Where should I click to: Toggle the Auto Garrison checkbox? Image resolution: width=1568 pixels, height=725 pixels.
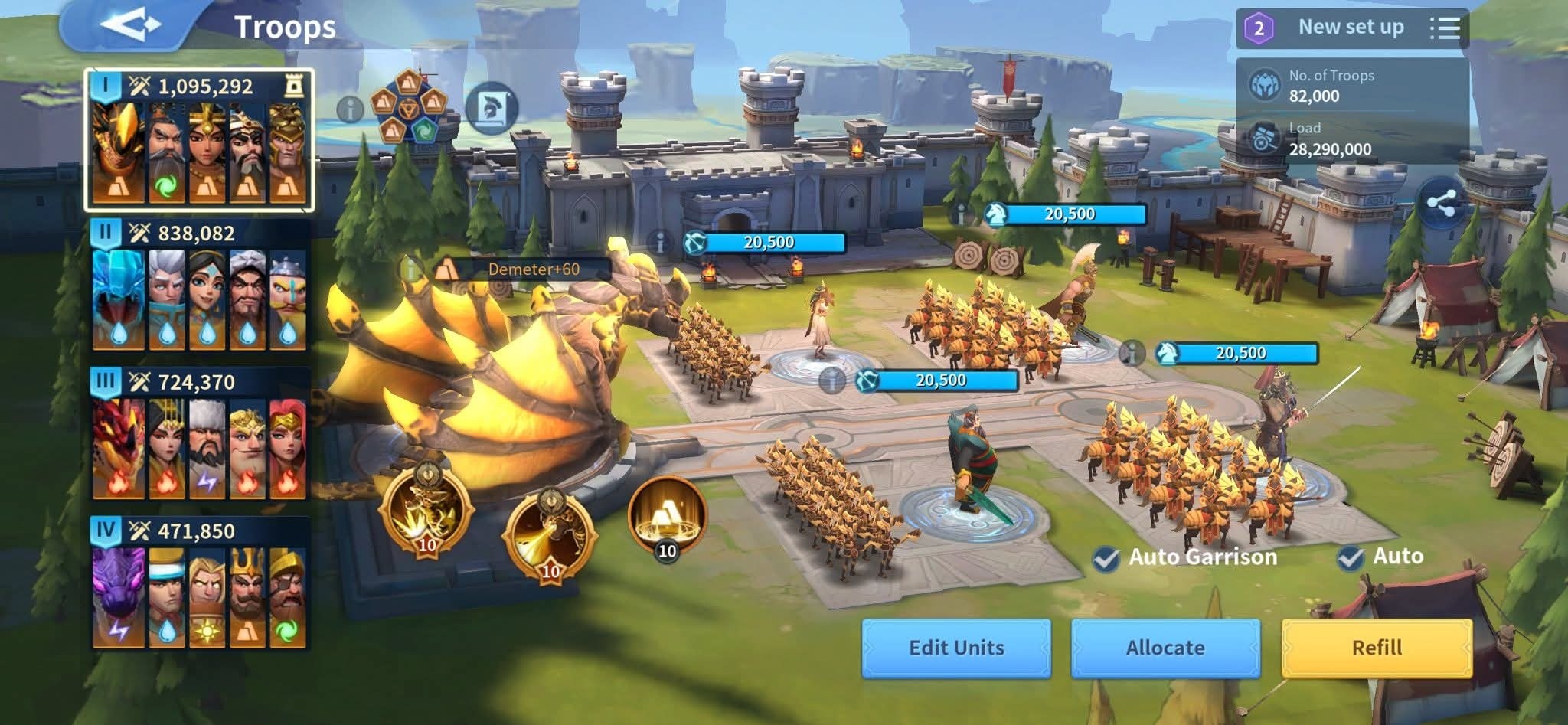coord(1106,558)
